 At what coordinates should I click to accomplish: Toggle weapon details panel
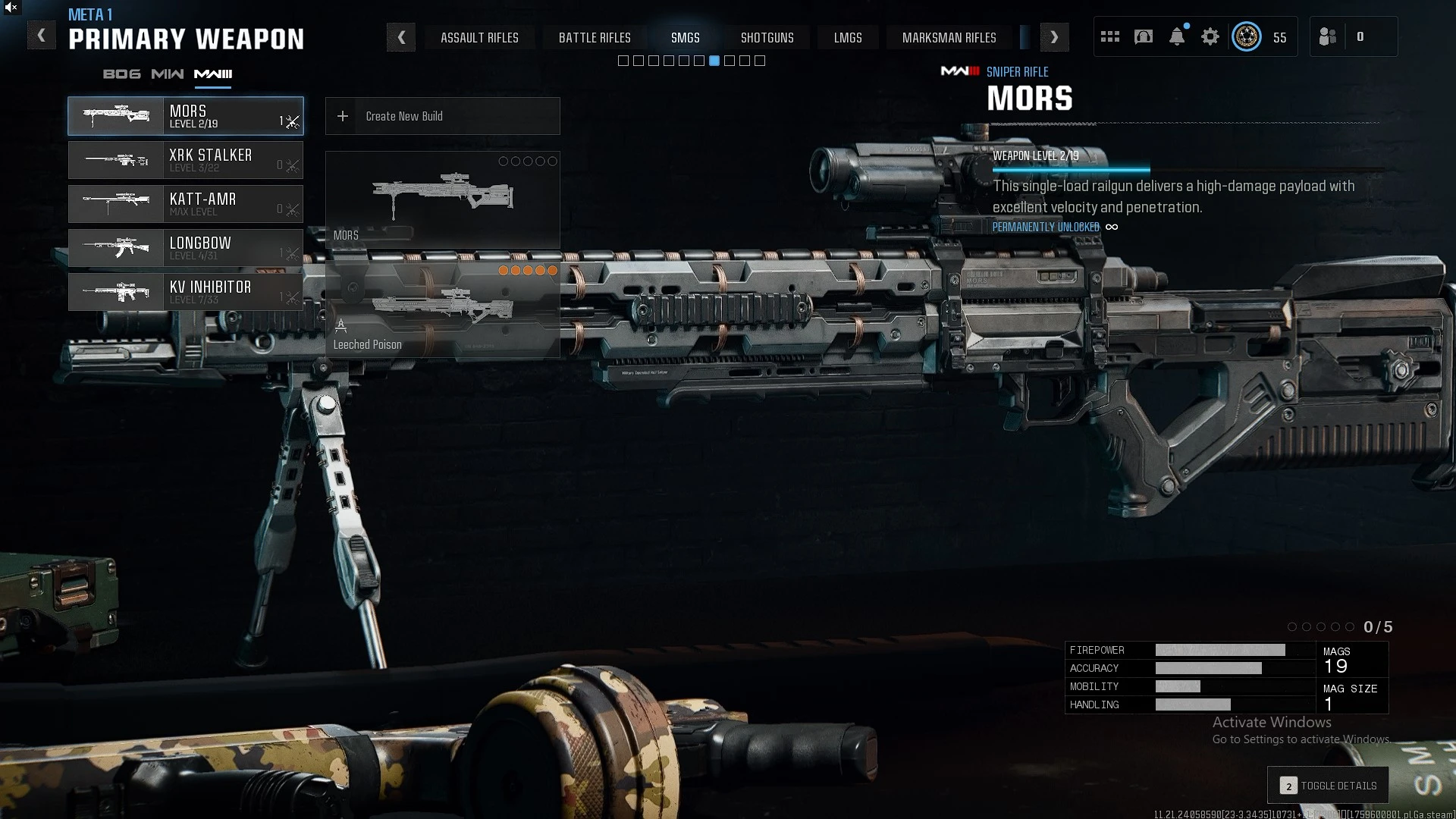tap(1328, 786)
